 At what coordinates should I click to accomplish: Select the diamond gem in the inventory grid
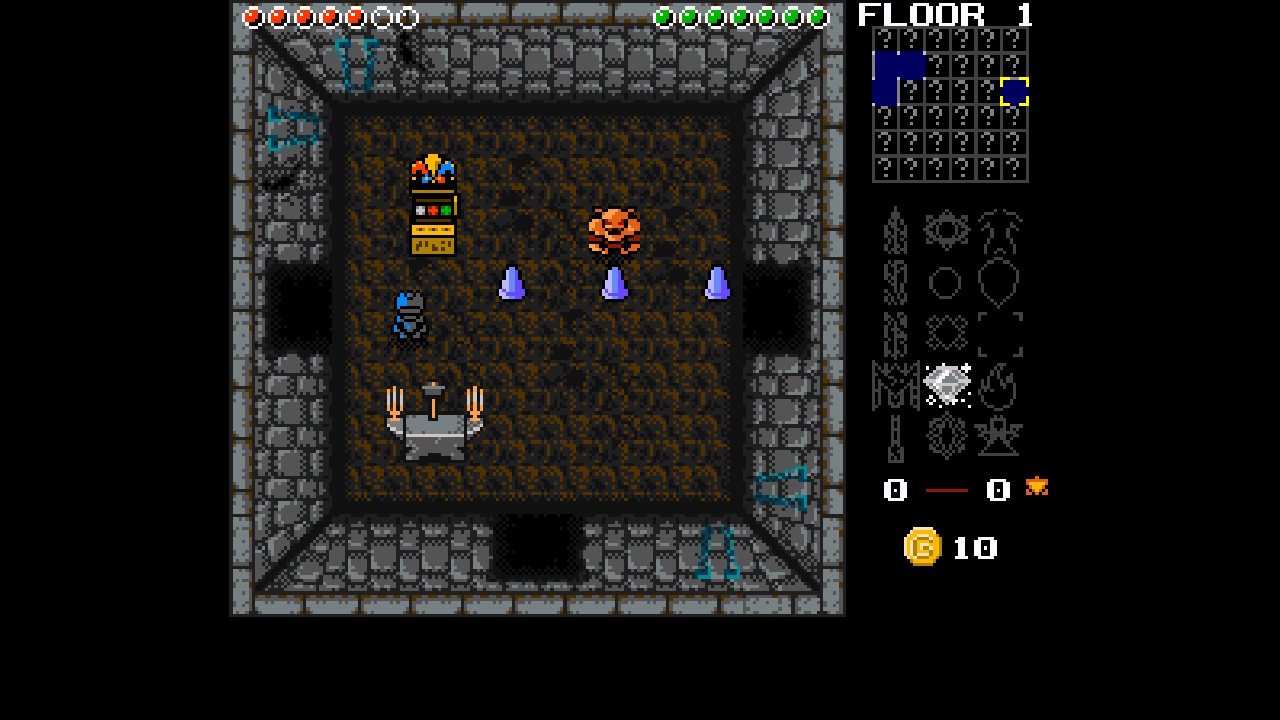[x=945, y=383]
